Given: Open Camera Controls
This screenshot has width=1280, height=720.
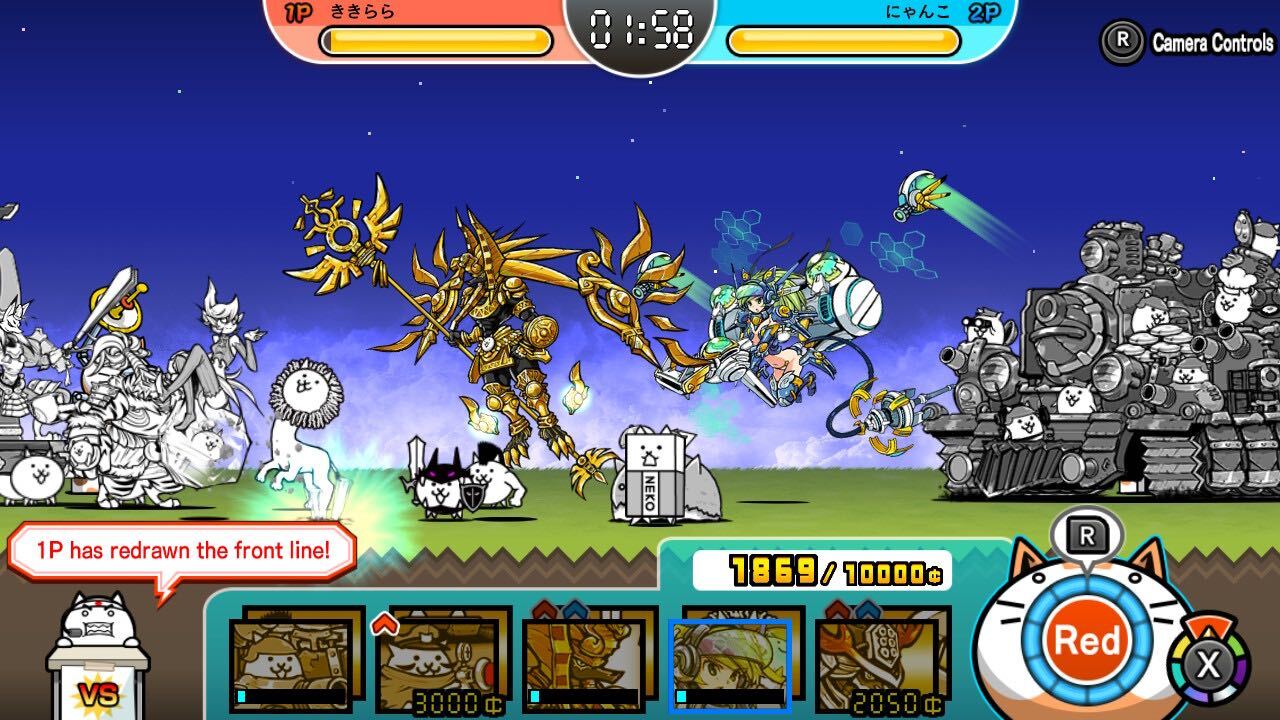Looking at the screenshot, I should pyautogui.click(x=1186, y=42).
